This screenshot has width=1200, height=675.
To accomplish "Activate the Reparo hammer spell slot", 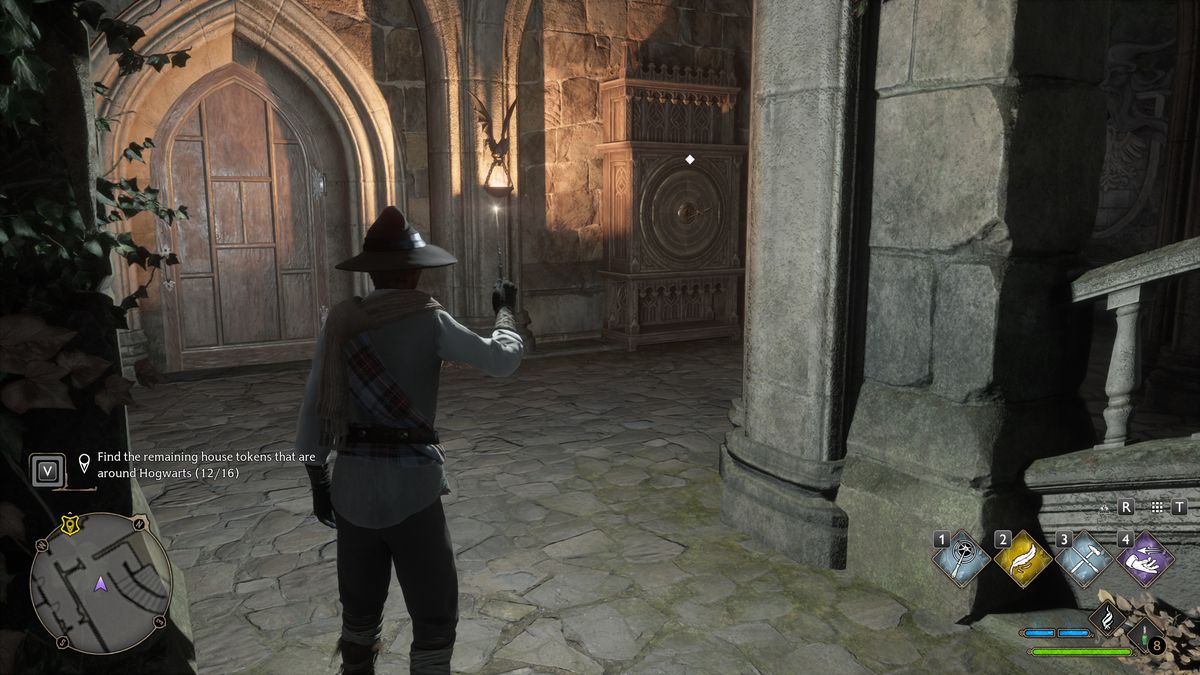I will (x=1084, y=559).
